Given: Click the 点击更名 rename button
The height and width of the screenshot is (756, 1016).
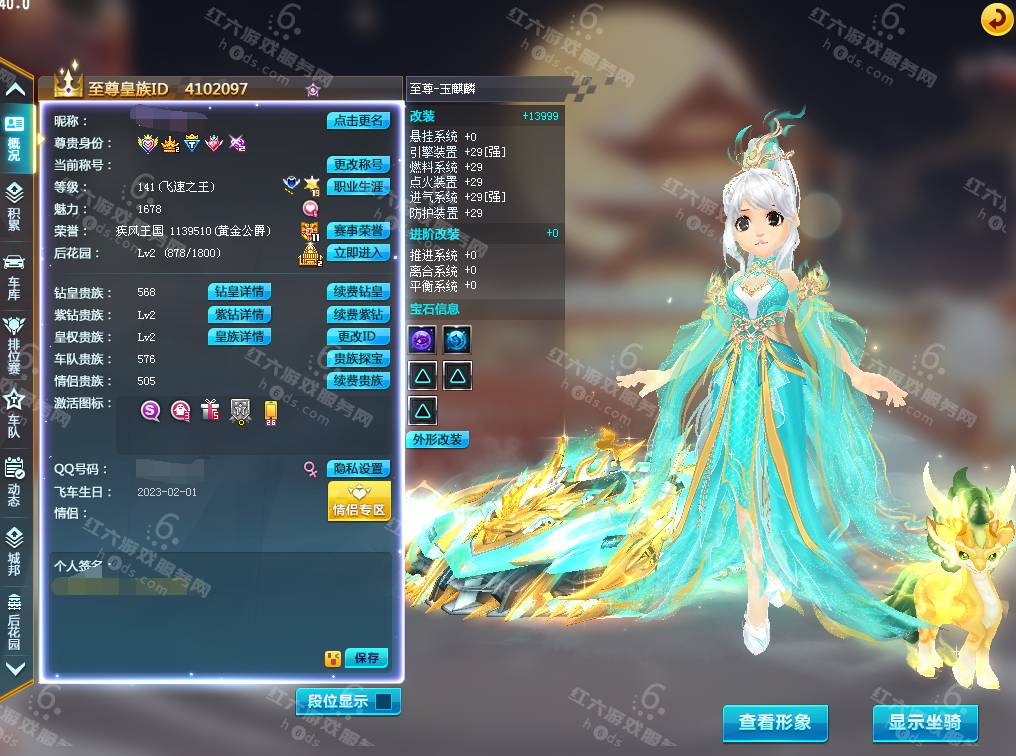Looking at the screenshot, I should (x=358, y=121).
